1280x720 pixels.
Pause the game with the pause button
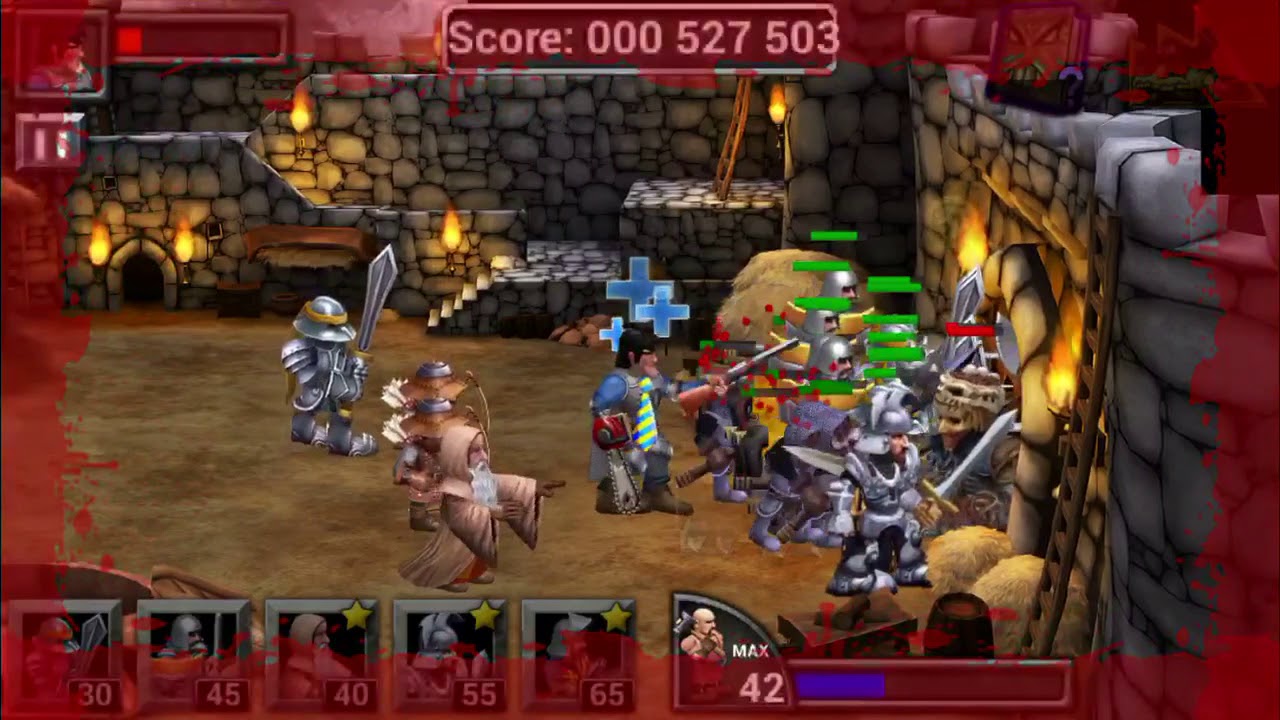click(48, 144)
